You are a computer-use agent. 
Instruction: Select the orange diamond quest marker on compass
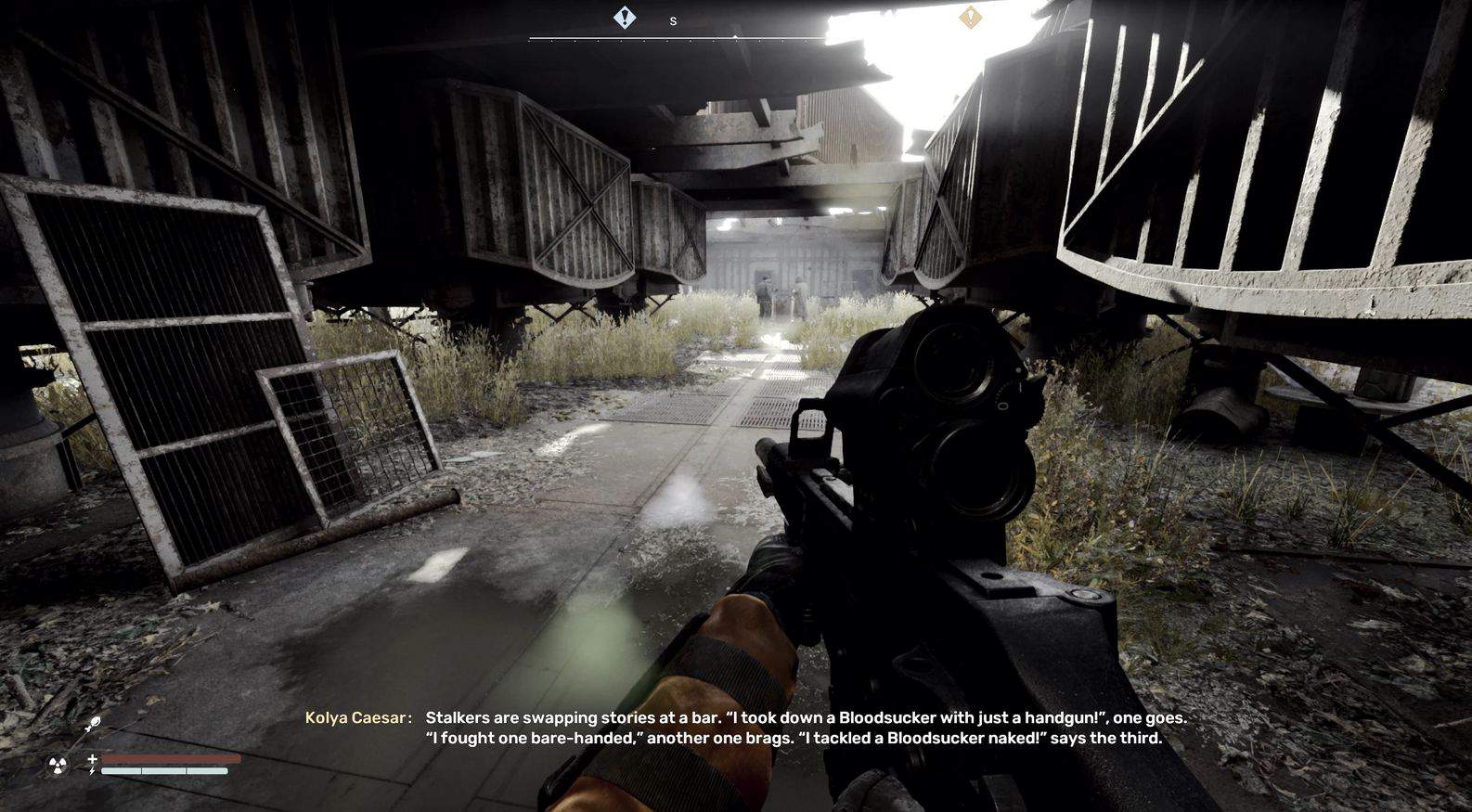970,18
